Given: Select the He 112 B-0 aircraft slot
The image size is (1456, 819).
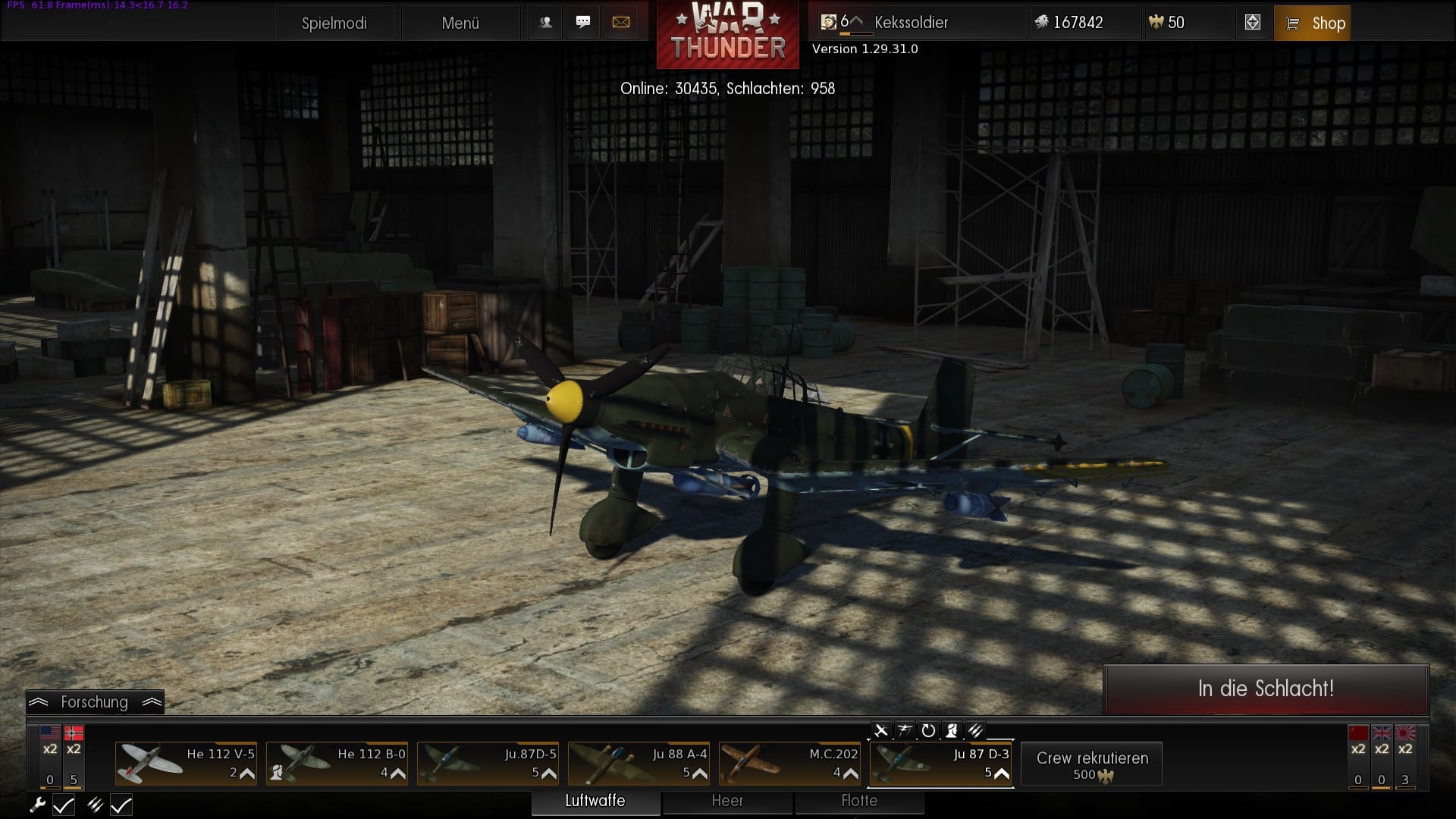Looking at the screenshot, I should point(337,763).
